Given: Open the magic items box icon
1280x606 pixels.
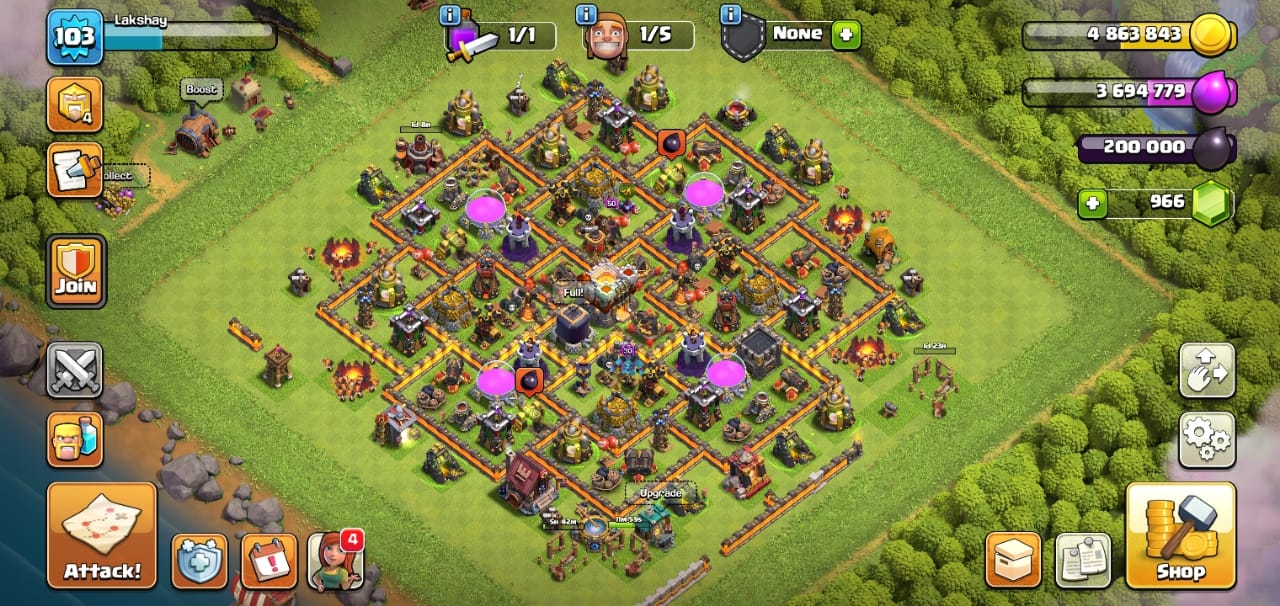Looking at the screenshot, I should (1013, 560).
